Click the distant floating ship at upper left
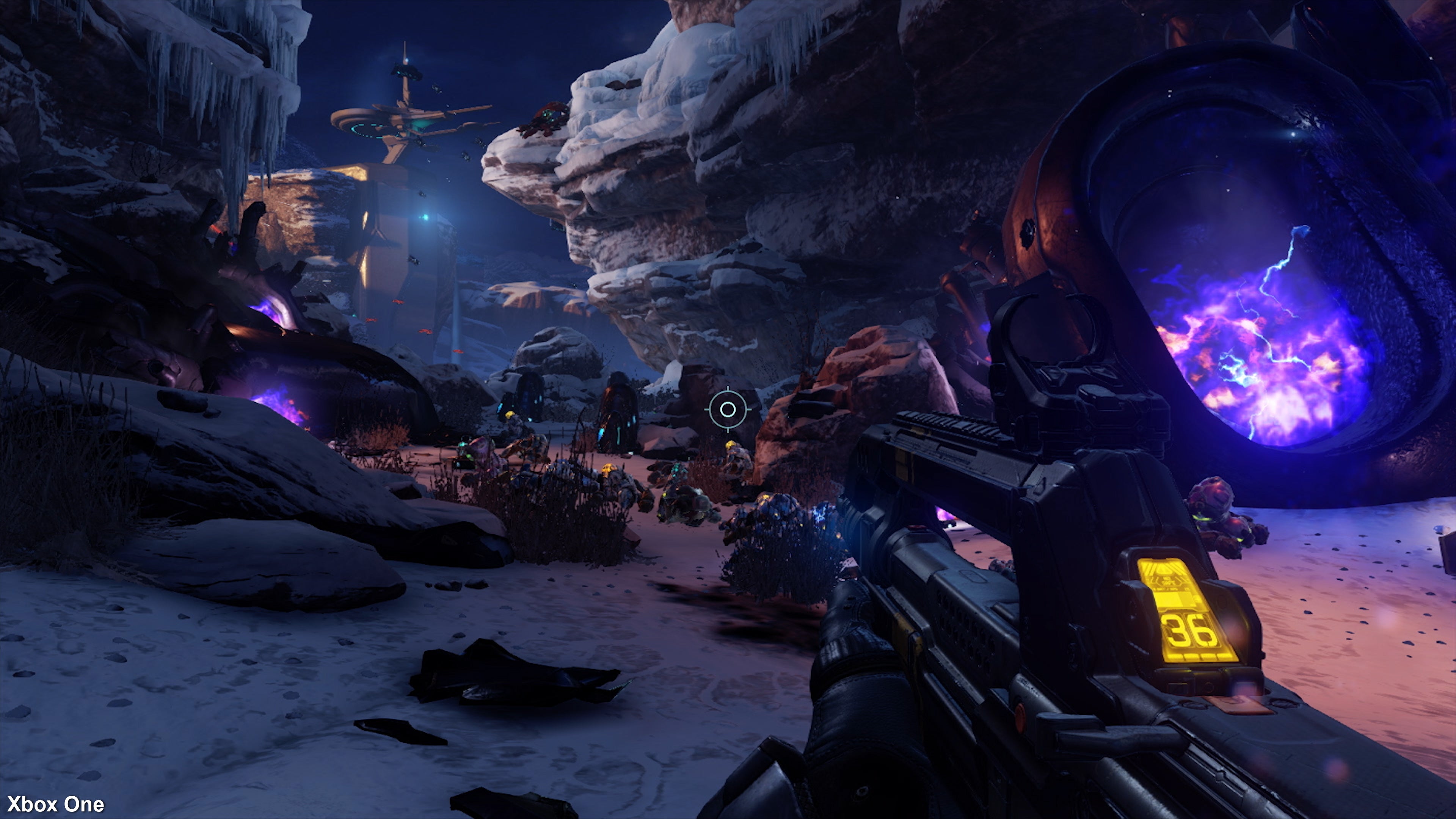1456x819 pixels. pyautogui.click(x=407, y=71)
